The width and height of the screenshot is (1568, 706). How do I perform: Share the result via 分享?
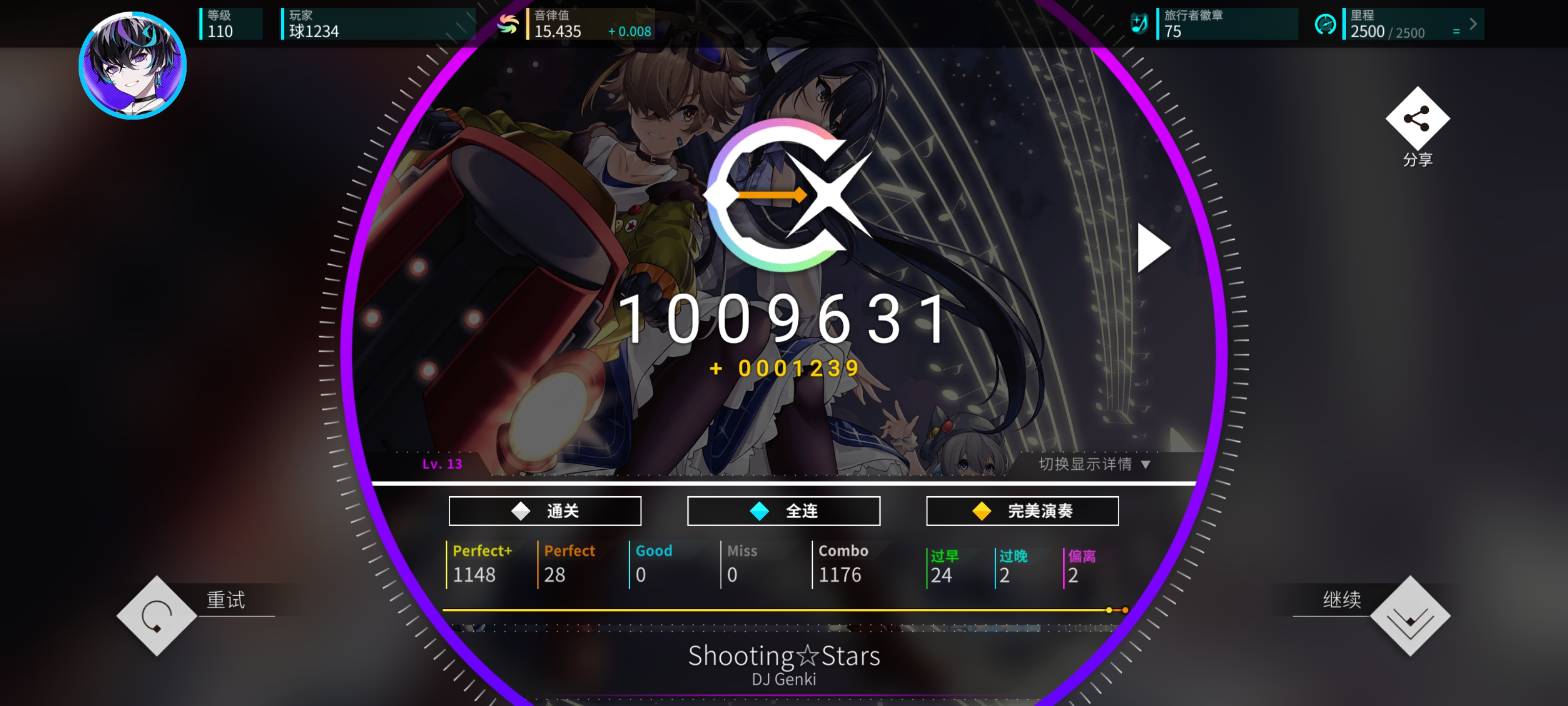[1417, 119]
